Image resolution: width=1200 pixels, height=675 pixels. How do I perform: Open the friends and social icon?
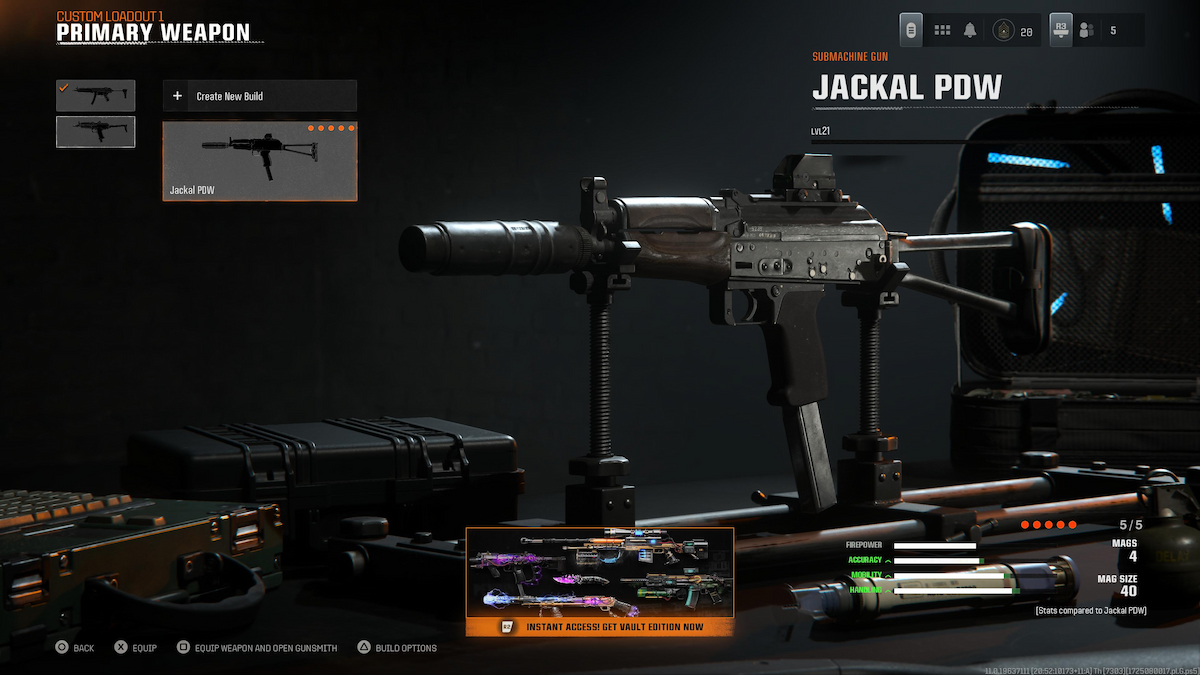(1085, 31)
